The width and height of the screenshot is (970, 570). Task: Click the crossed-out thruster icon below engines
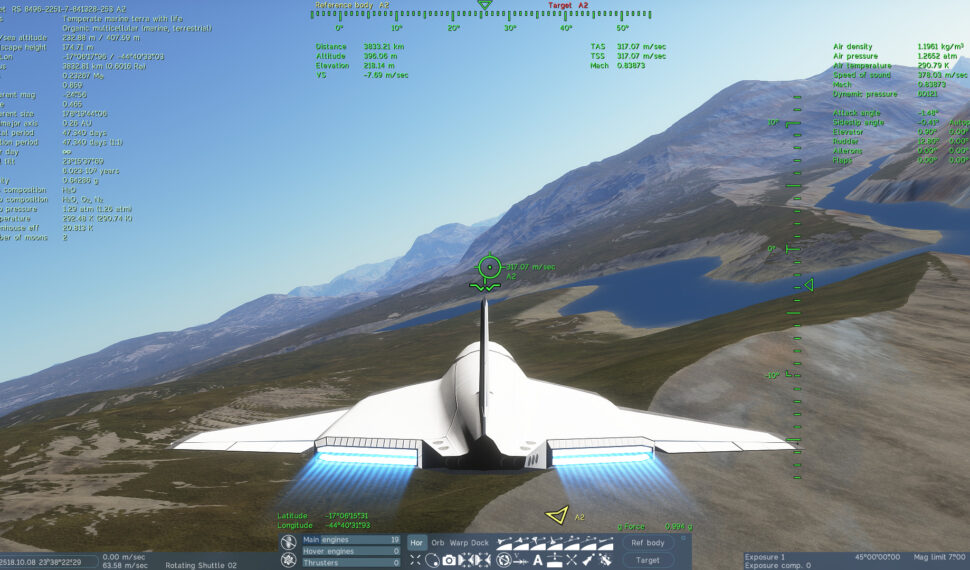[x=288, y=561]
